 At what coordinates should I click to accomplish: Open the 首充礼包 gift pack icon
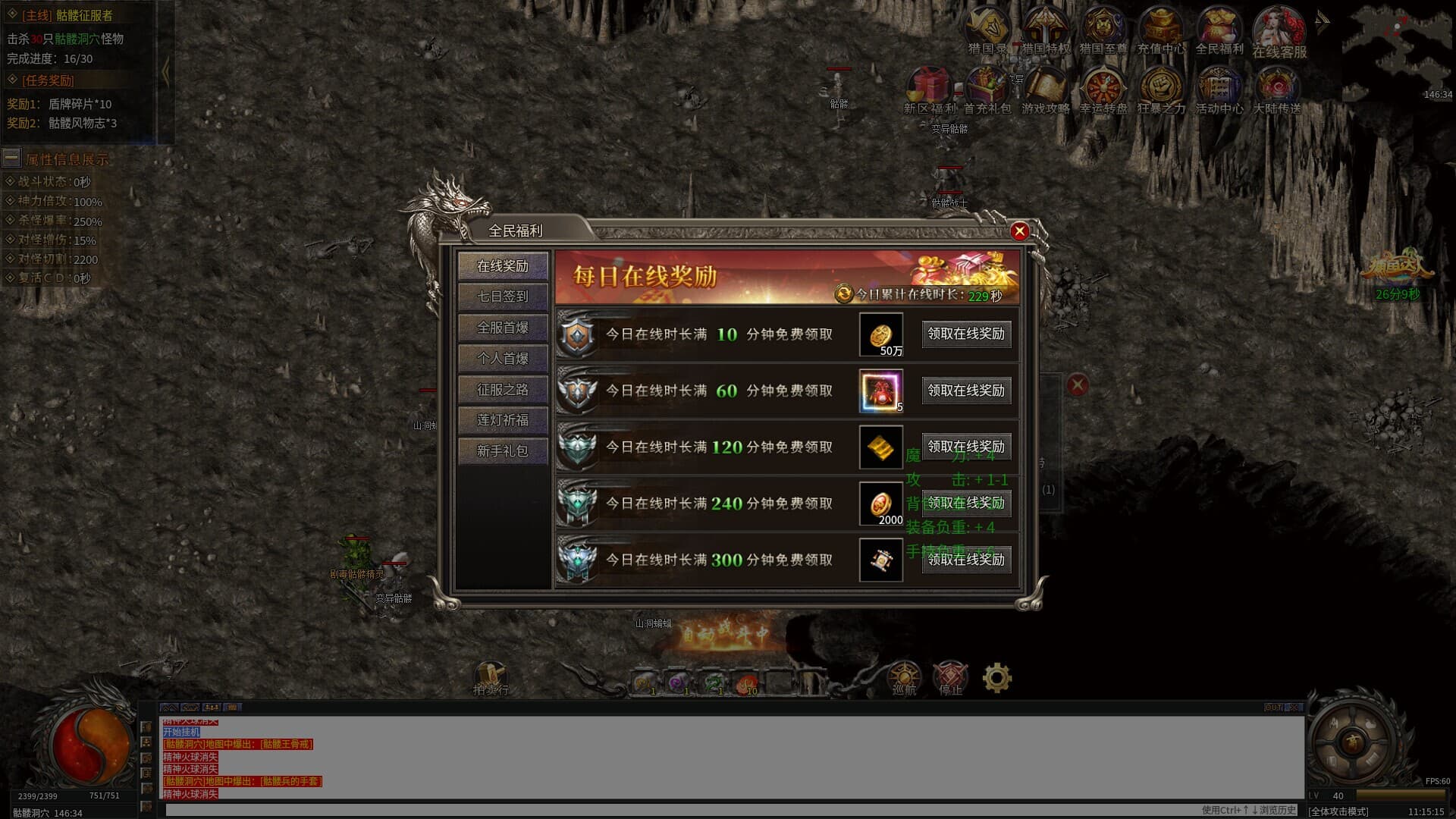987,89
